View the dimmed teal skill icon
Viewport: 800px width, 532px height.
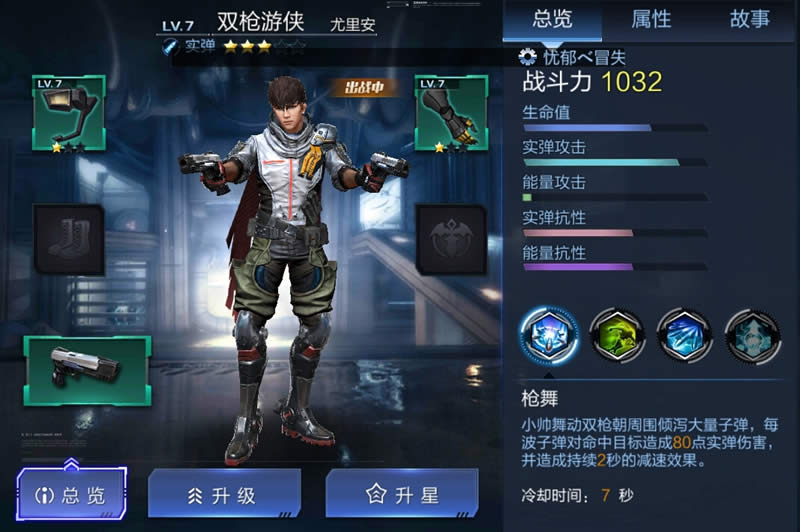(x=752, y=336)
